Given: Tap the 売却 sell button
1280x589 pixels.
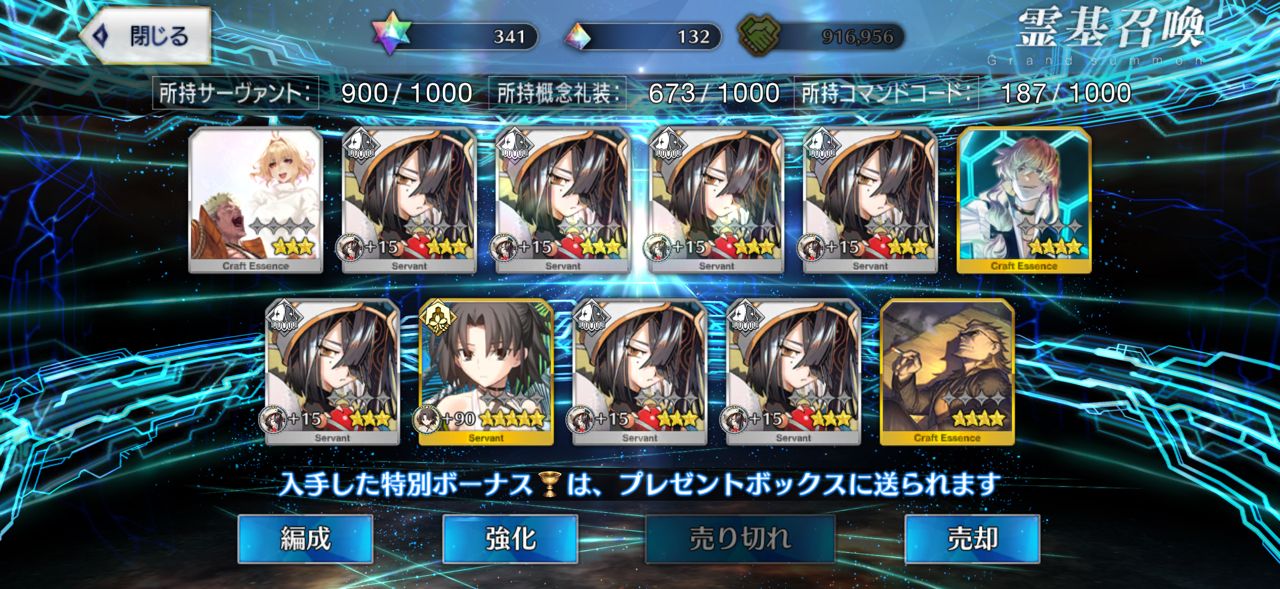Looking at the screenshot, I should click(972, 539).
